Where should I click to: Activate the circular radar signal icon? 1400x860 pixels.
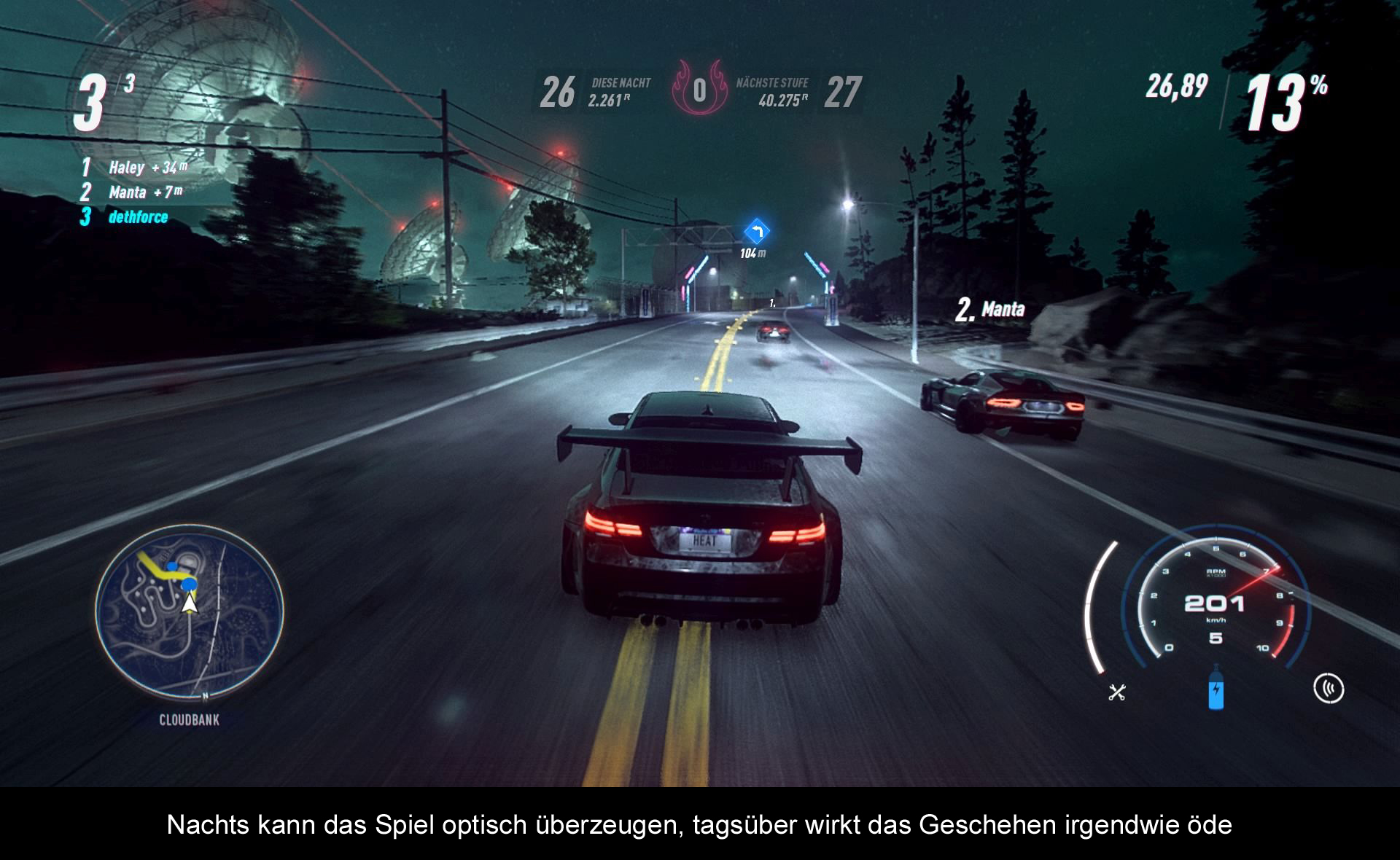coord(1328,689)
